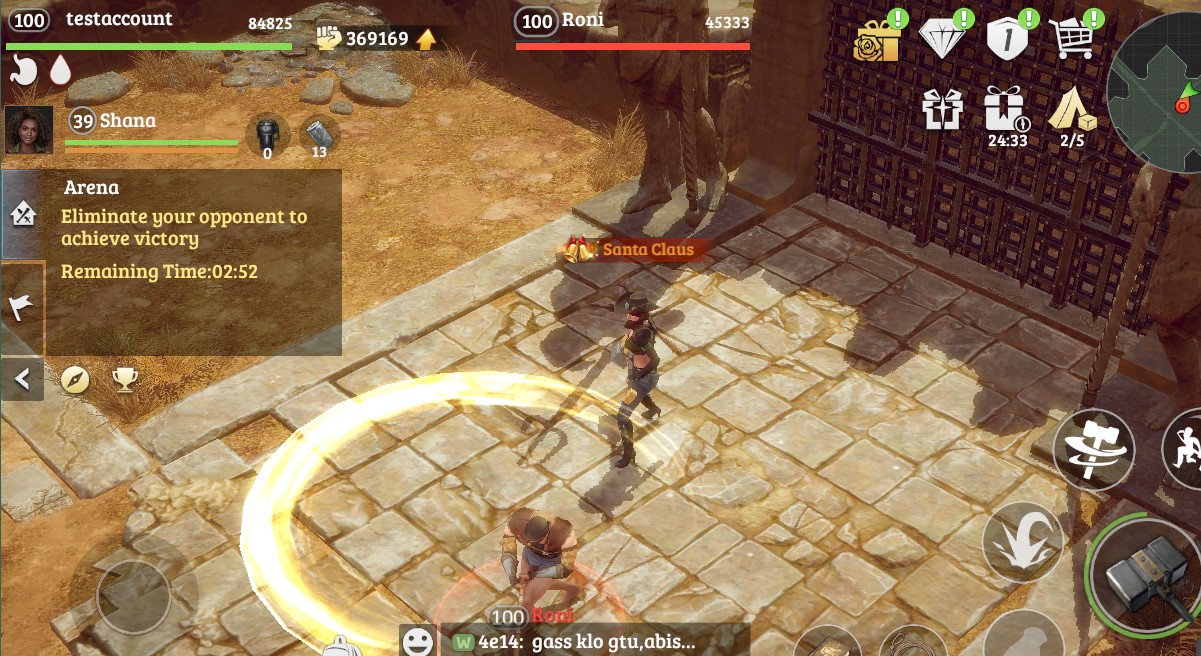Open the sparkling white gift box icon

(x=941, y=110)
